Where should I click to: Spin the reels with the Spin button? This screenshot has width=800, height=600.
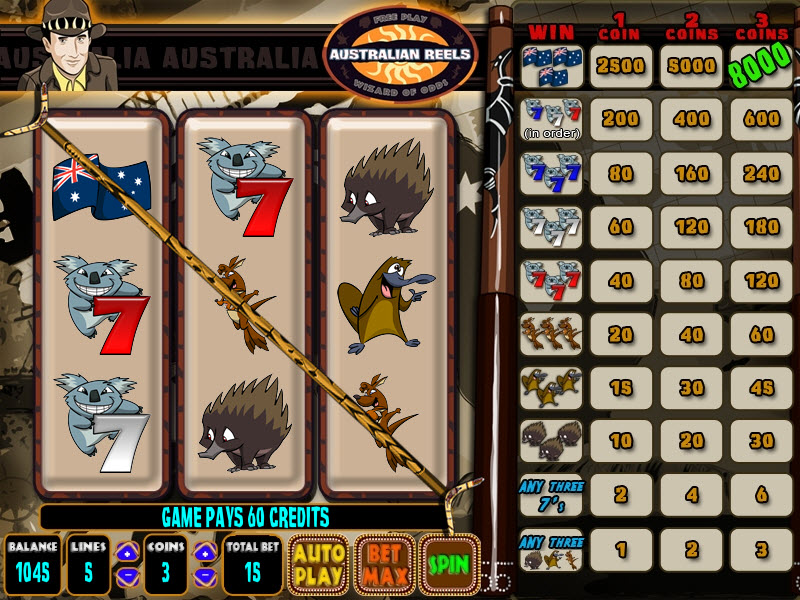[449, 564]
